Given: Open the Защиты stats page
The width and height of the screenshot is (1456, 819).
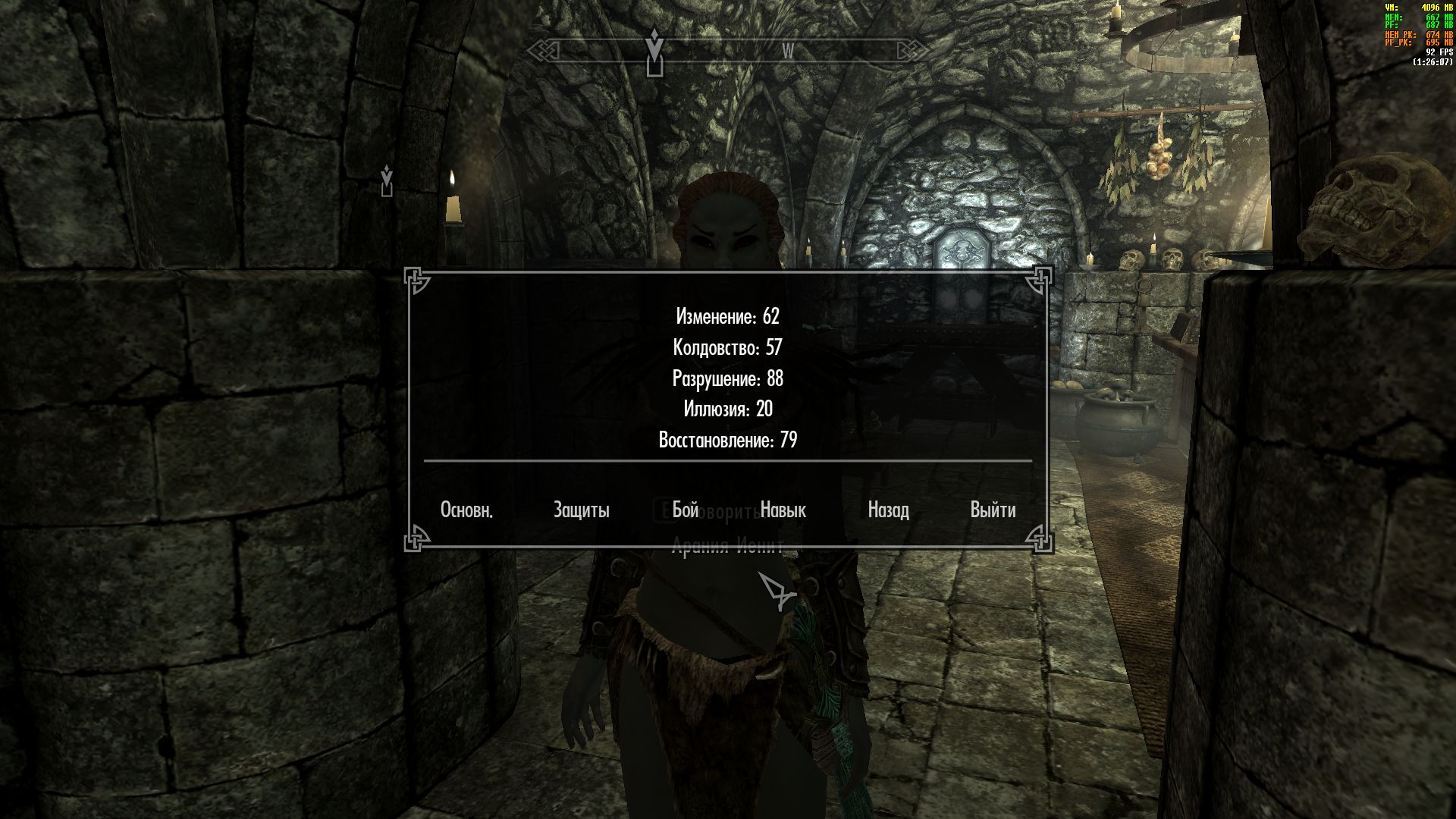Looking at the screenshot, I should [581, 510].
